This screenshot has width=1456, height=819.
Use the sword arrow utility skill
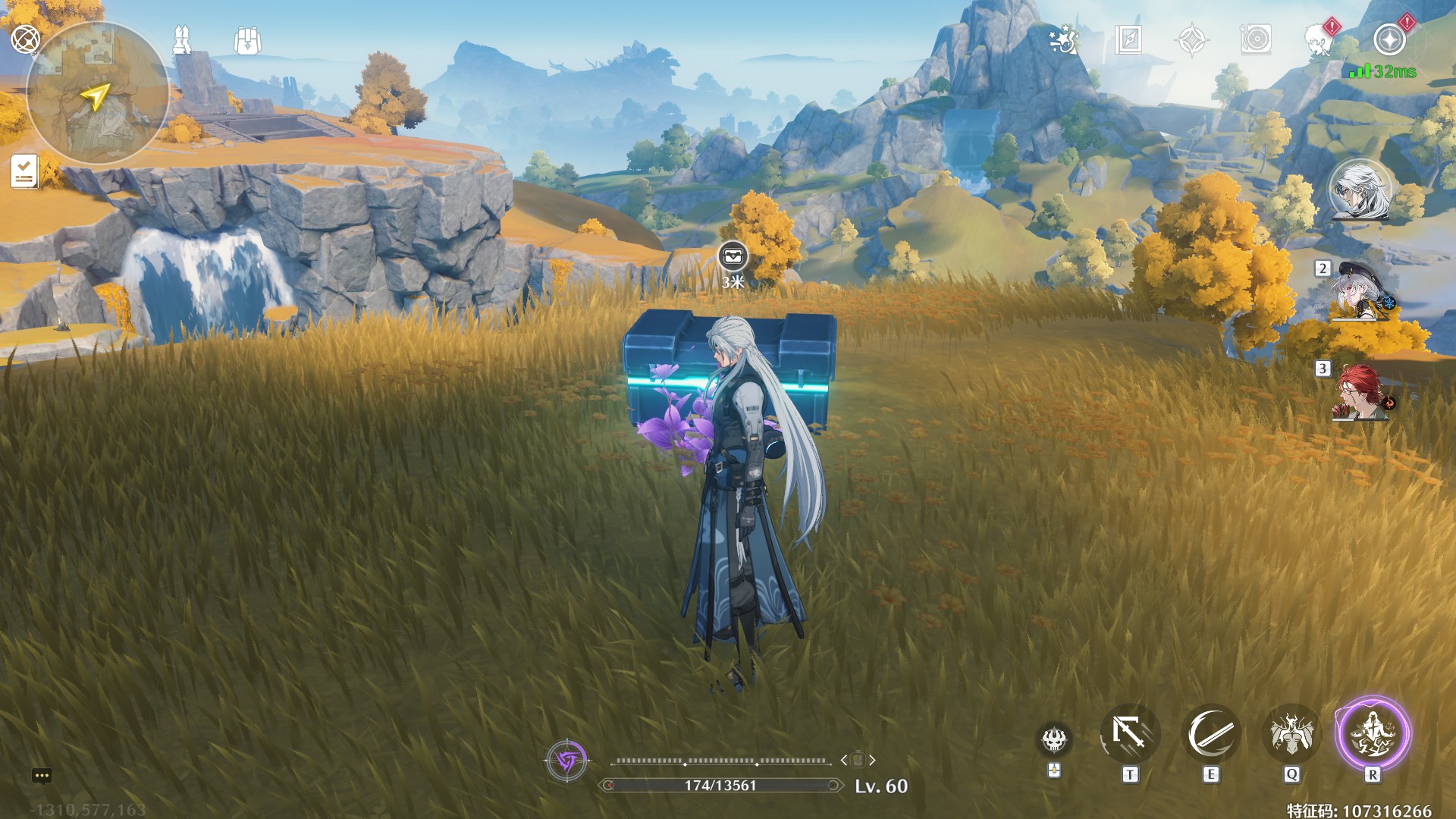1130,734
